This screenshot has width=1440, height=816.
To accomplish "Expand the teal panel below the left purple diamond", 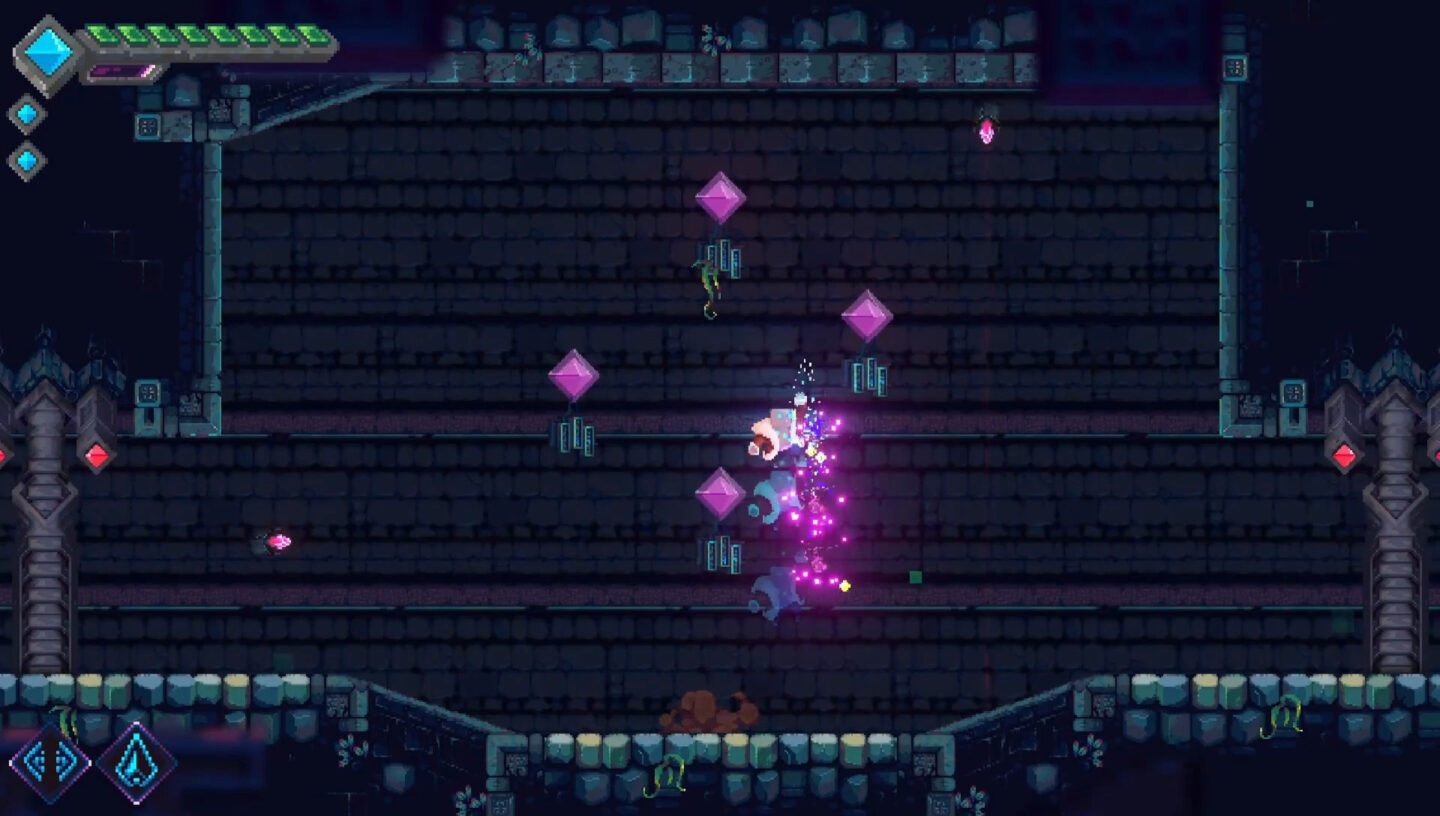I will (x=577, y=436).
